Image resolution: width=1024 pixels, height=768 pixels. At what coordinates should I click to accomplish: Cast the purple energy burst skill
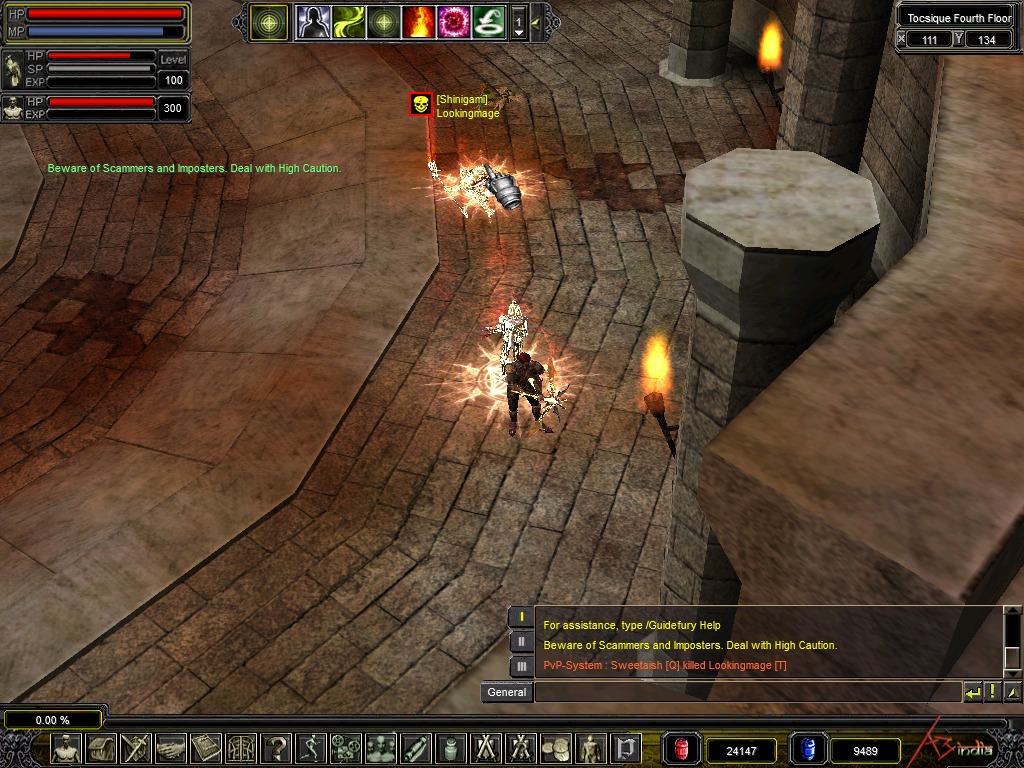pyautogui.click(x=453, y=22)
